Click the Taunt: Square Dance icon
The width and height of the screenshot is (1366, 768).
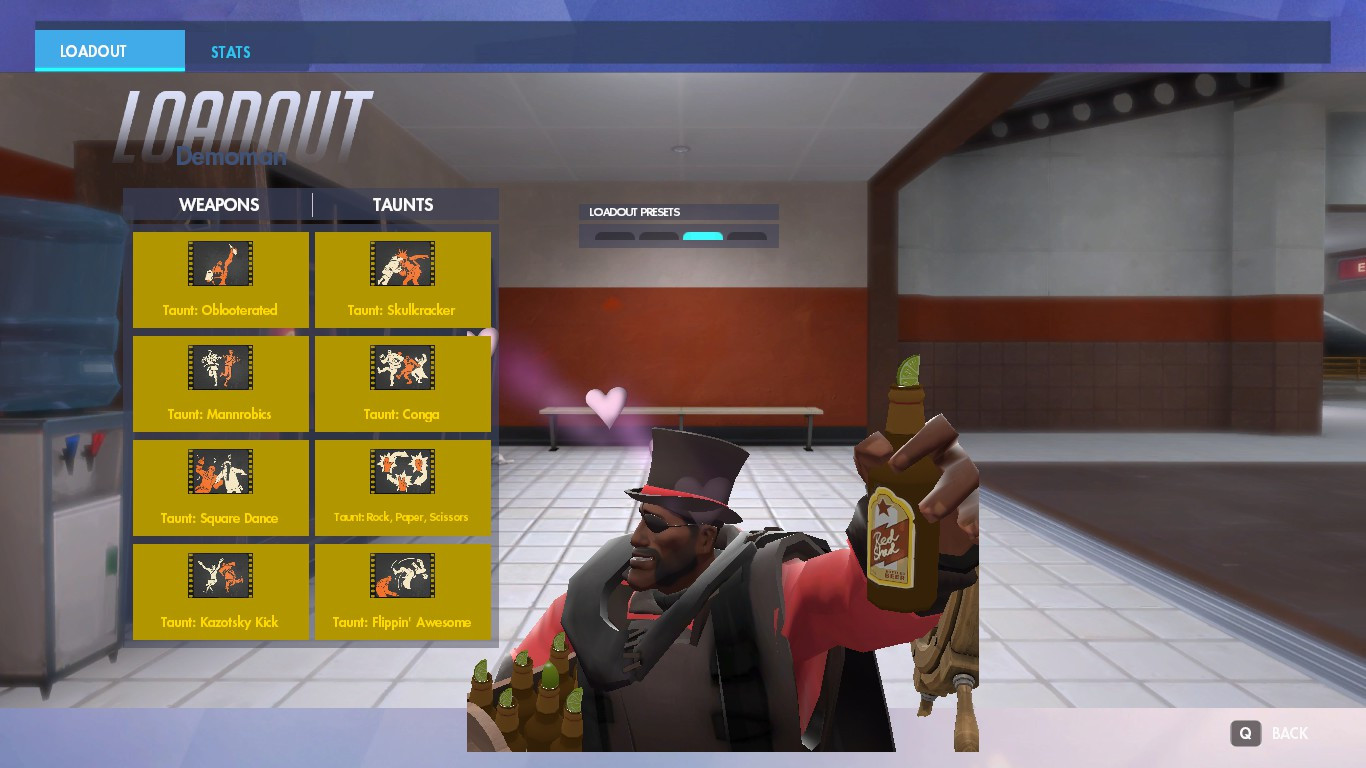pyautogui.click(x=220, y=471)
